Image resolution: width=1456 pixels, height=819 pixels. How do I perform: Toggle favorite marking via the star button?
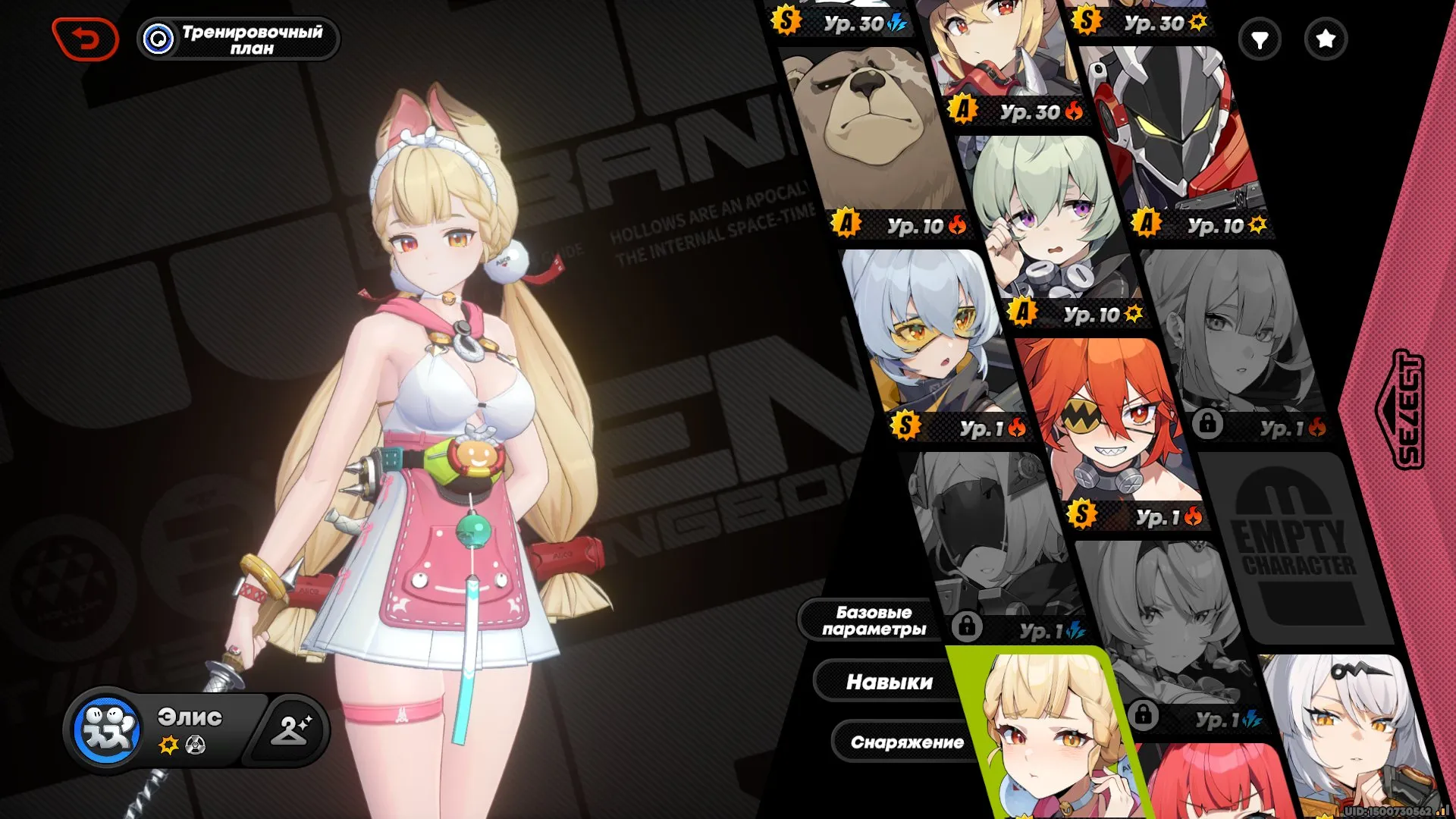[1324, 38]
